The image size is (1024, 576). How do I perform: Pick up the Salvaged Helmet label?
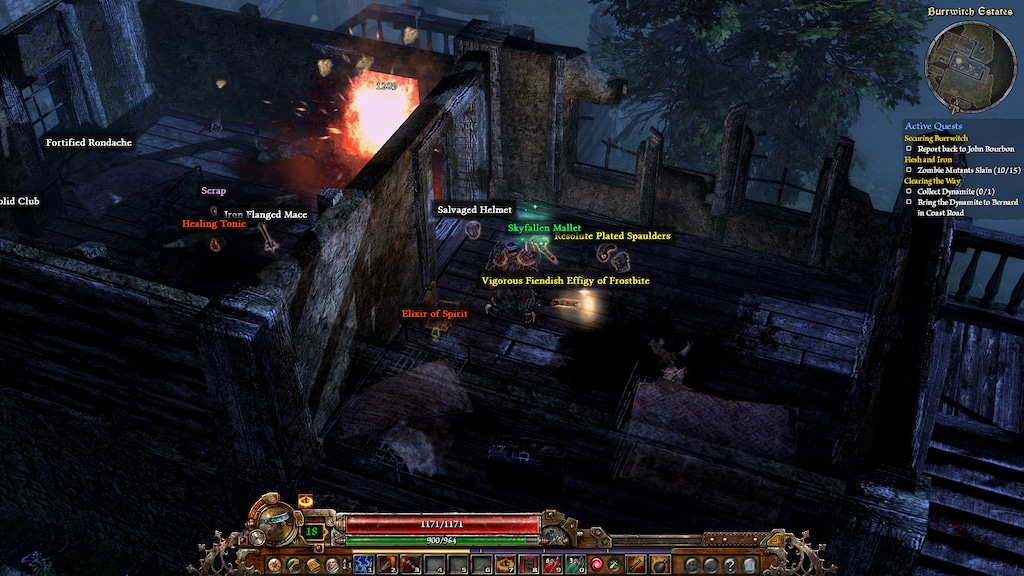(474, 210)
